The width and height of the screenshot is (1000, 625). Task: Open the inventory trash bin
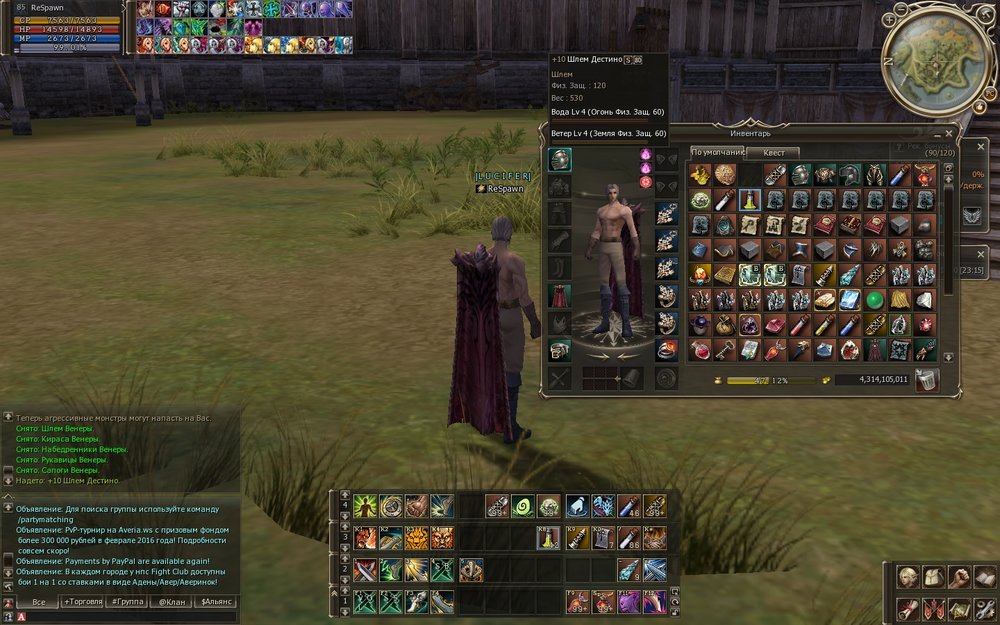926,379
